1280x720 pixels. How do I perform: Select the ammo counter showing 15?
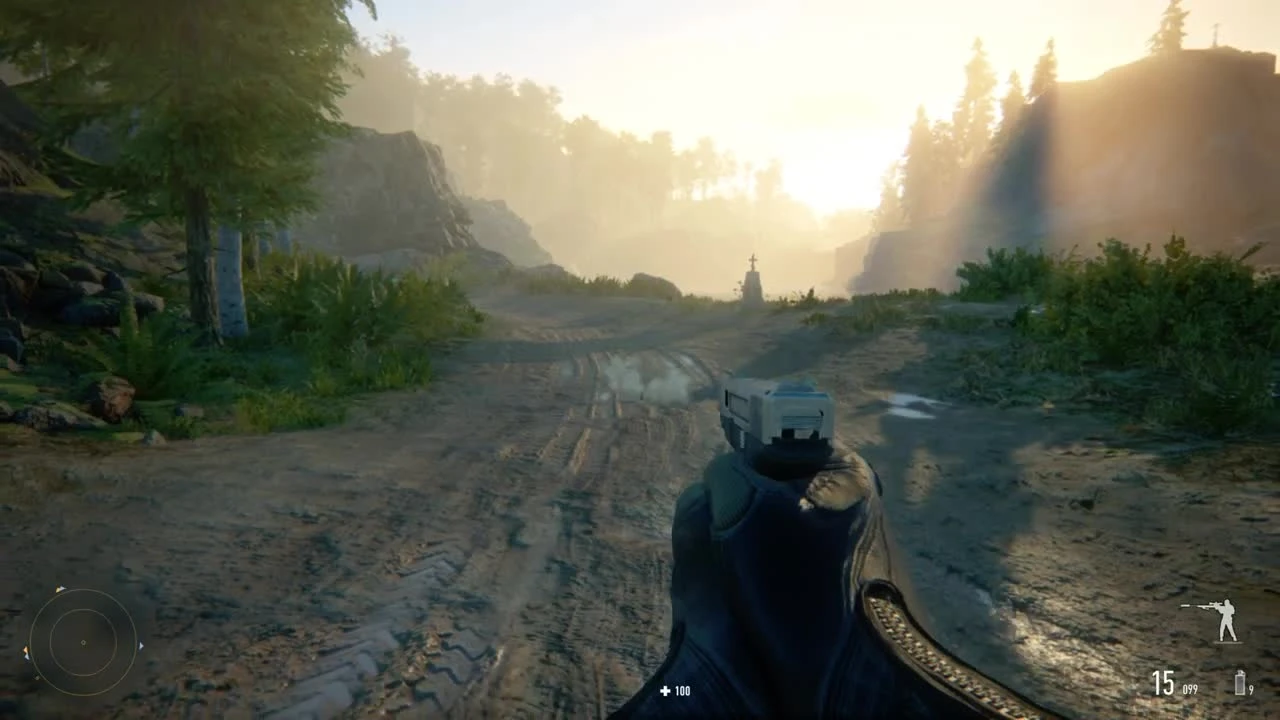1163,683
